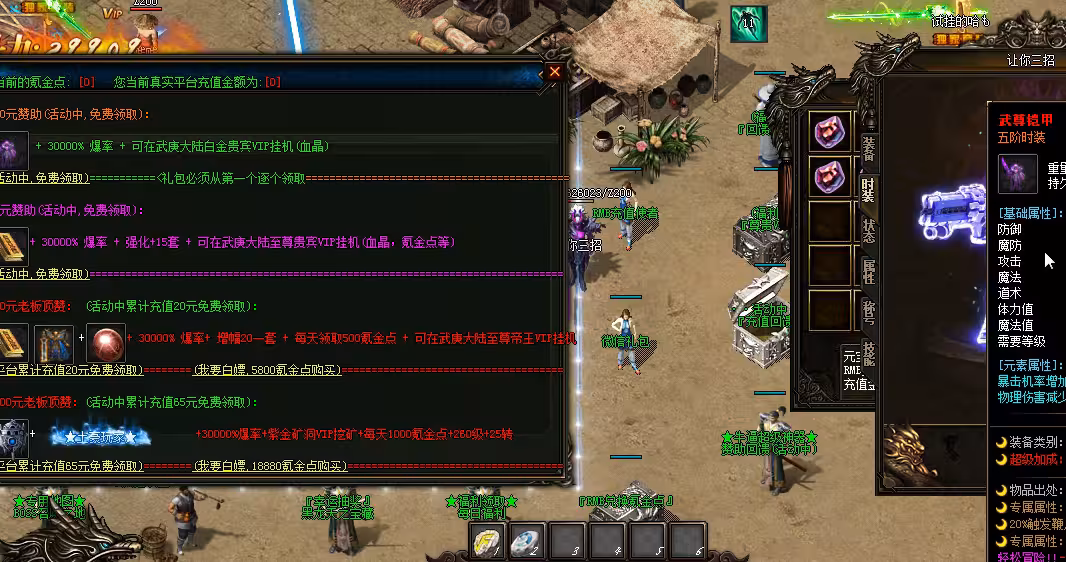This screenshot has height=562, width=1066.
Task: Select the second red gem fashion slot
Action: (829, 176)
